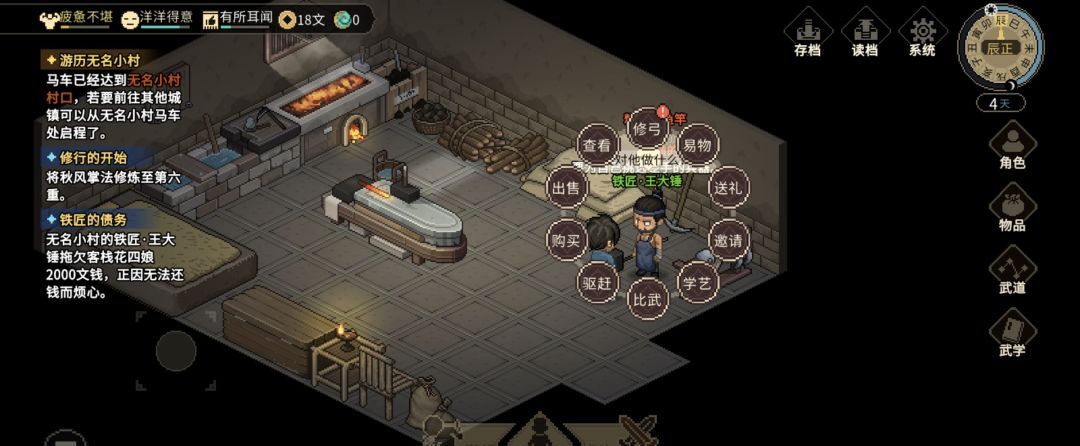The image size is (1080, 446).
Task: Open the 武学 martial arts book
Action: pos(1012,333)
